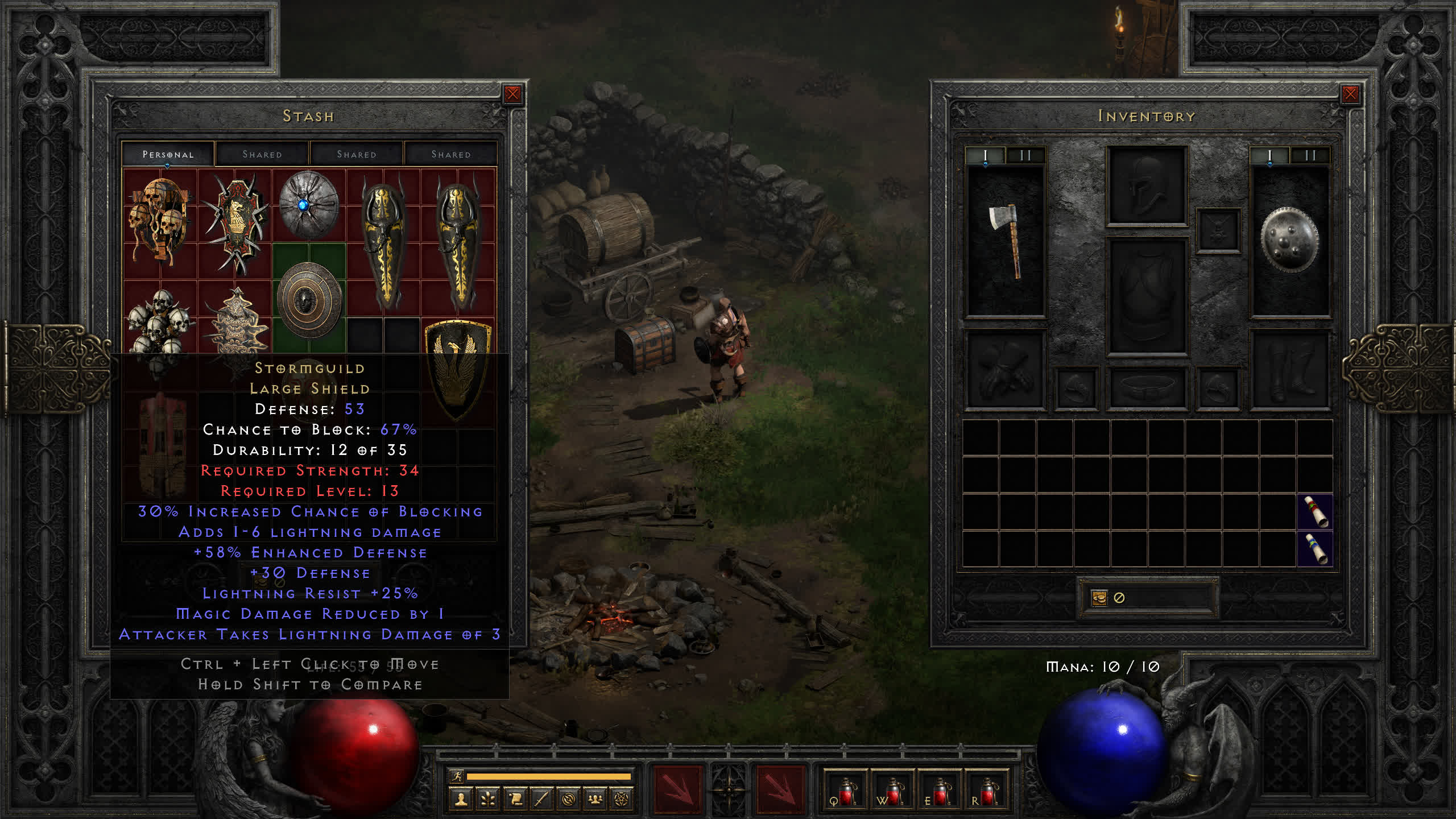This screenshot has height=819, width=1456.
Task: Select the blue-banded scroll in inventory
Action: 1315,549
